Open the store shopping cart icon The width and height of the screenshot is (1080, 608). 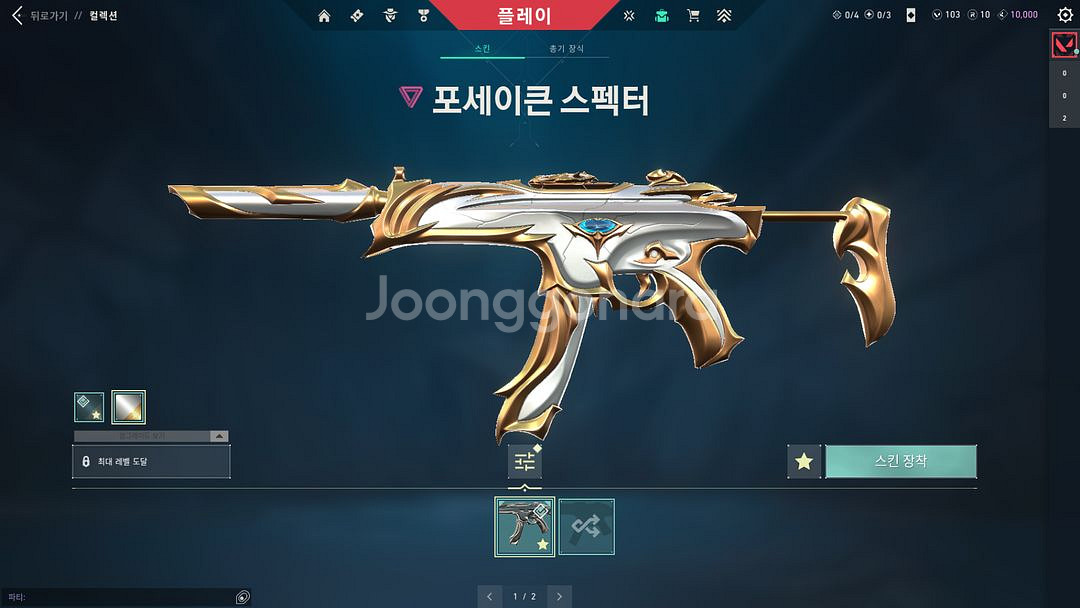(693, 15)
